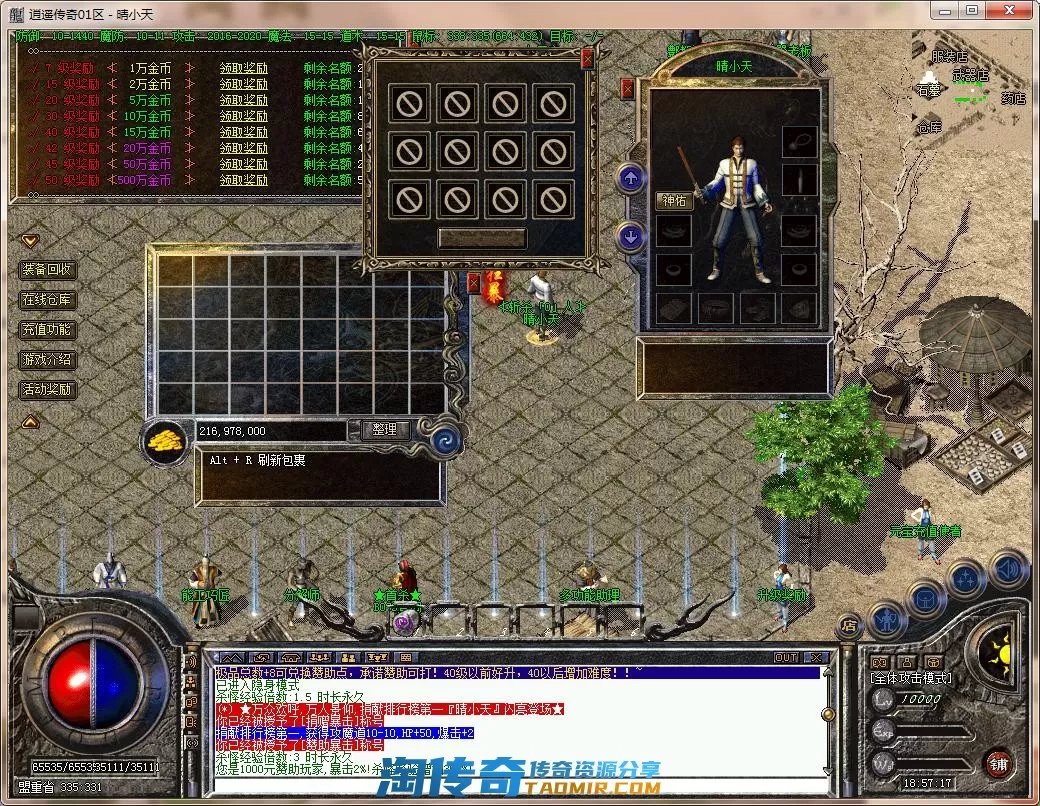Close the character equipment window
1040x806 pixels.
628,89
